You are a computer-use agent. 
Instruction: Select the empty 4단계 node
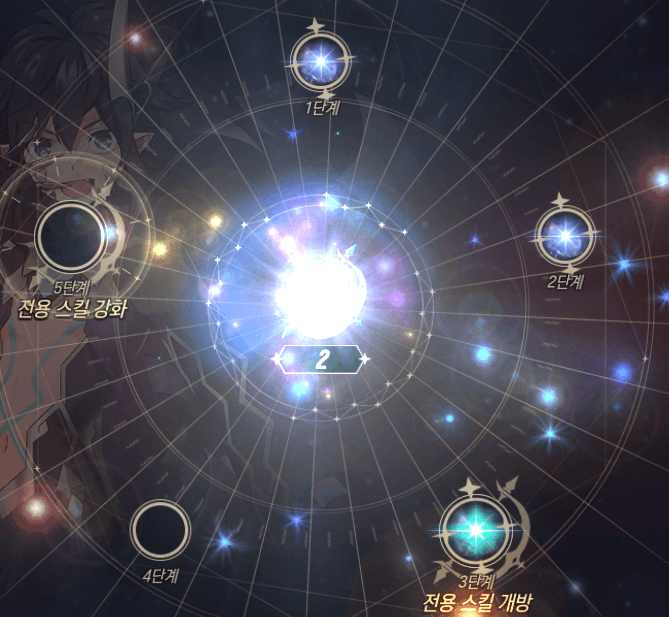(x=160, y=530)
